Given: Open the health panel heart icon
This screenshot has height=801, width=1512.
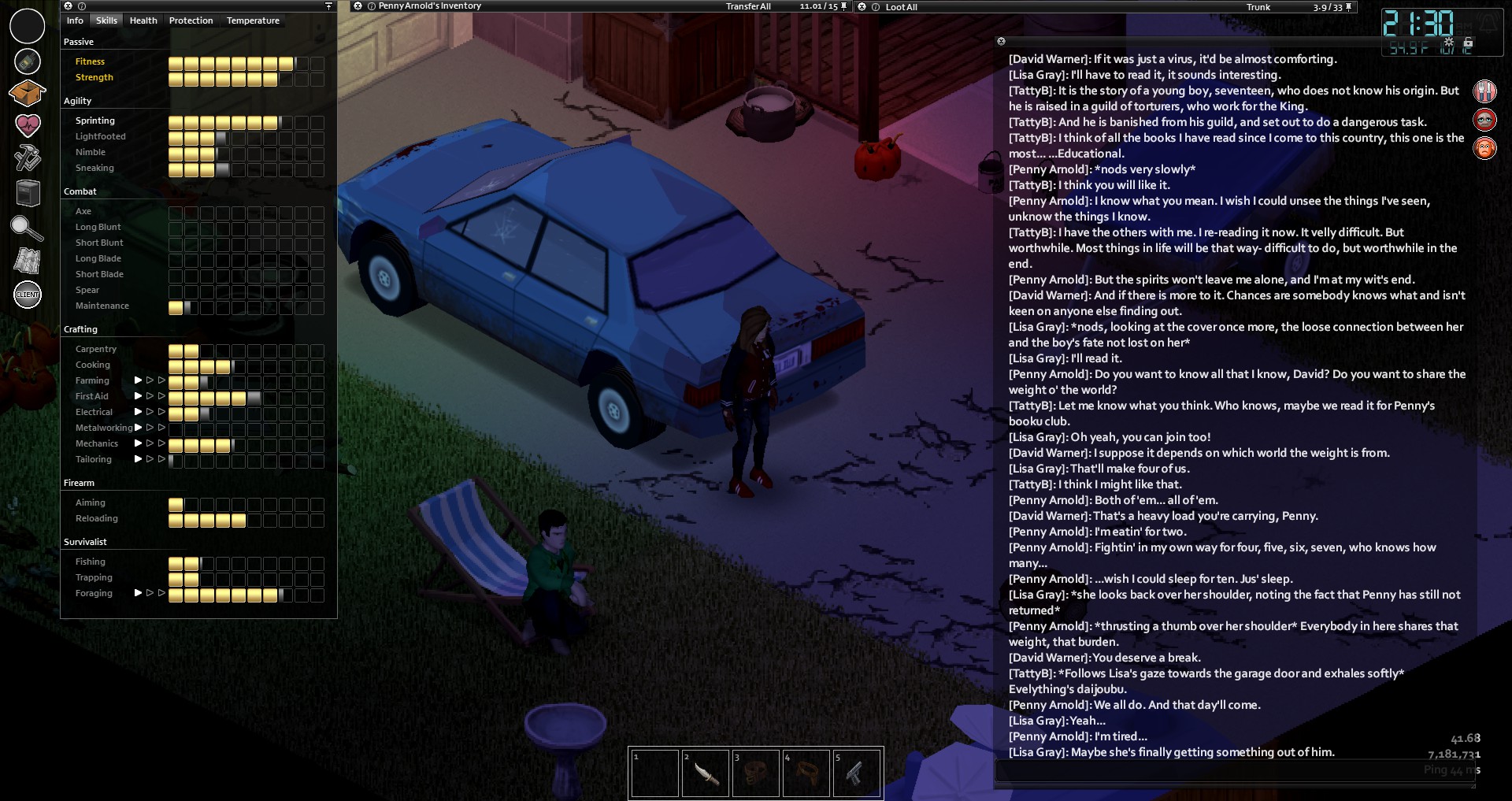Looking at the screenshot, I should click(x=27, y=124).
